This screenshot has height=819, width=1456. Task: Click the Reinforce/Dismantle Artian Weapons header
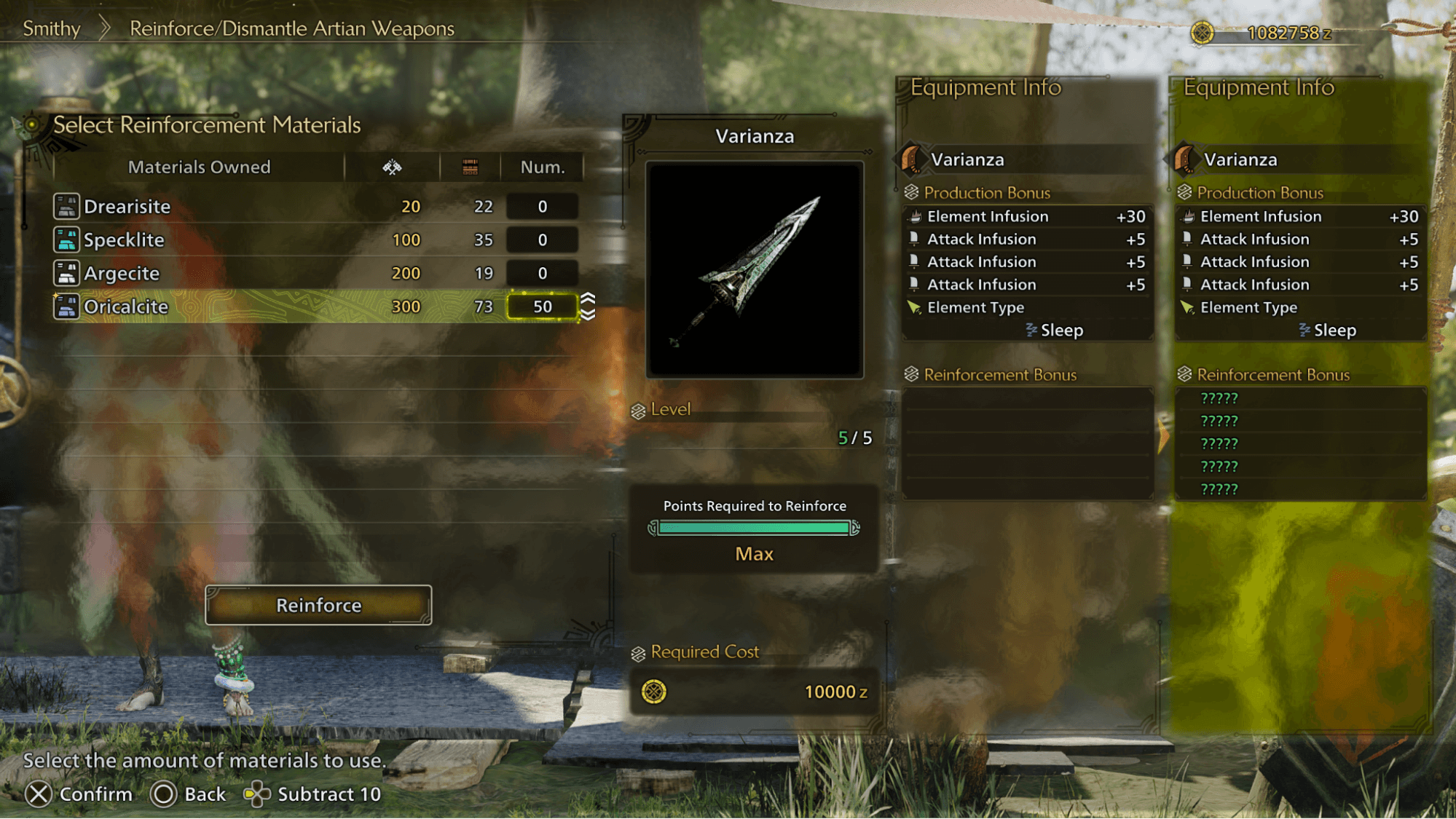click(291, 28)
